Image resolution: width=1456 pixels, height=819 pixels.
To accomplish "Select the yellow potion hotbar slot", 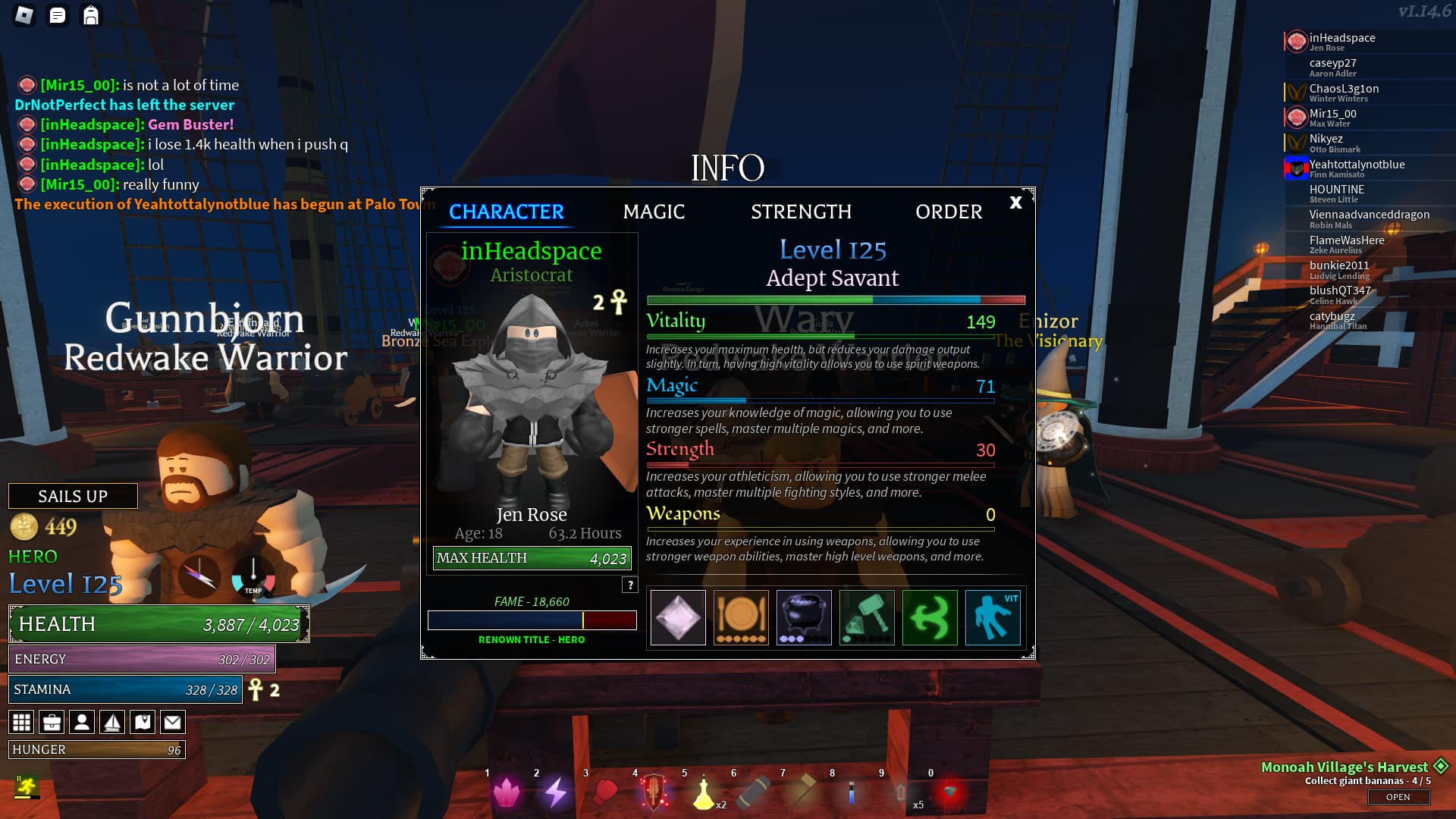I will (704, 792).
